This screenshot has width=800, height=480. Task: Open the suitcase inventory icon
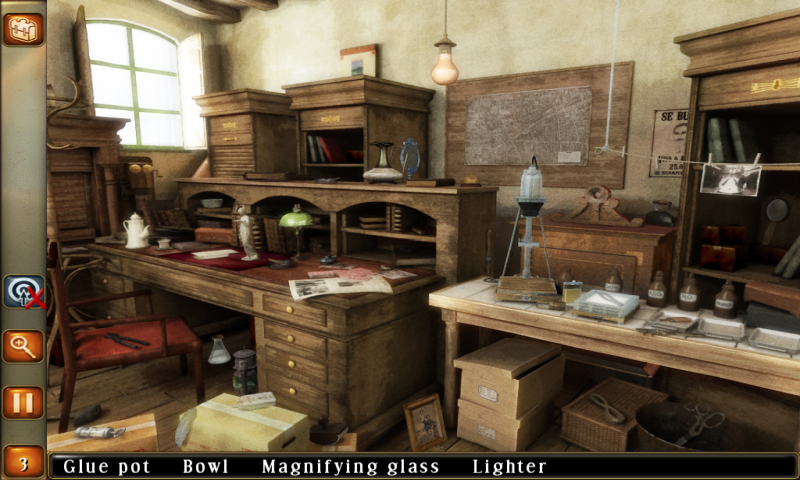pyautogui.click(x=23, y=28)
